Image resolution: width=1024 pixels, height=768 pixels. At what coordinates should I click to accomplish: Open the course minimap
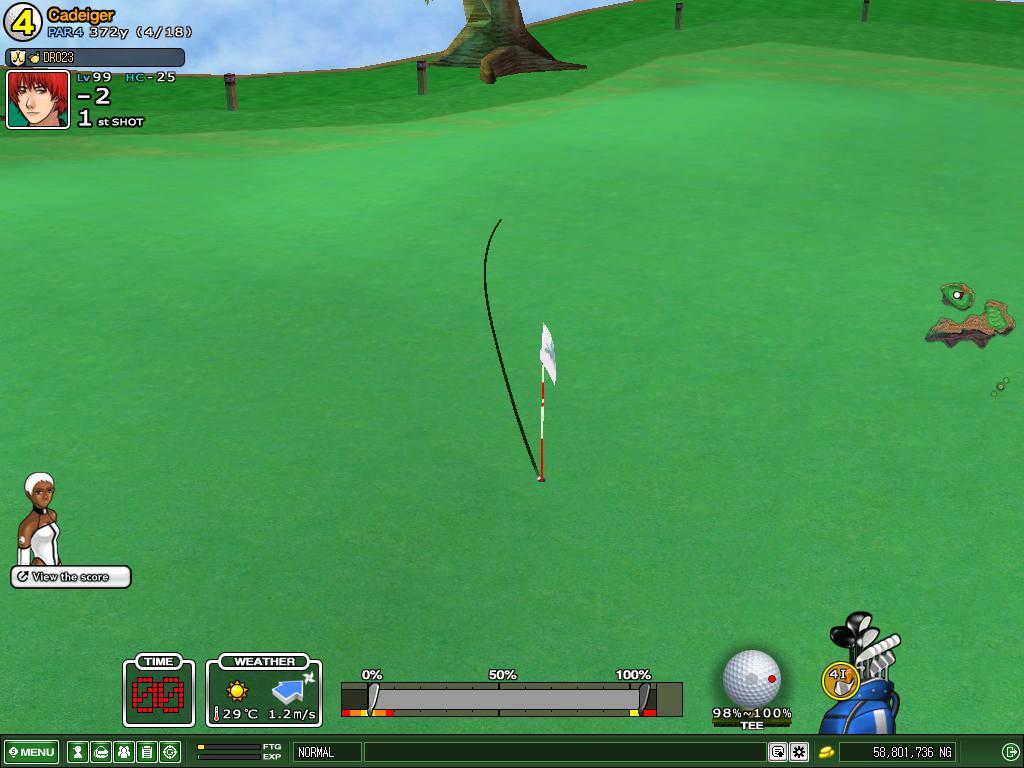click(970, 315)
